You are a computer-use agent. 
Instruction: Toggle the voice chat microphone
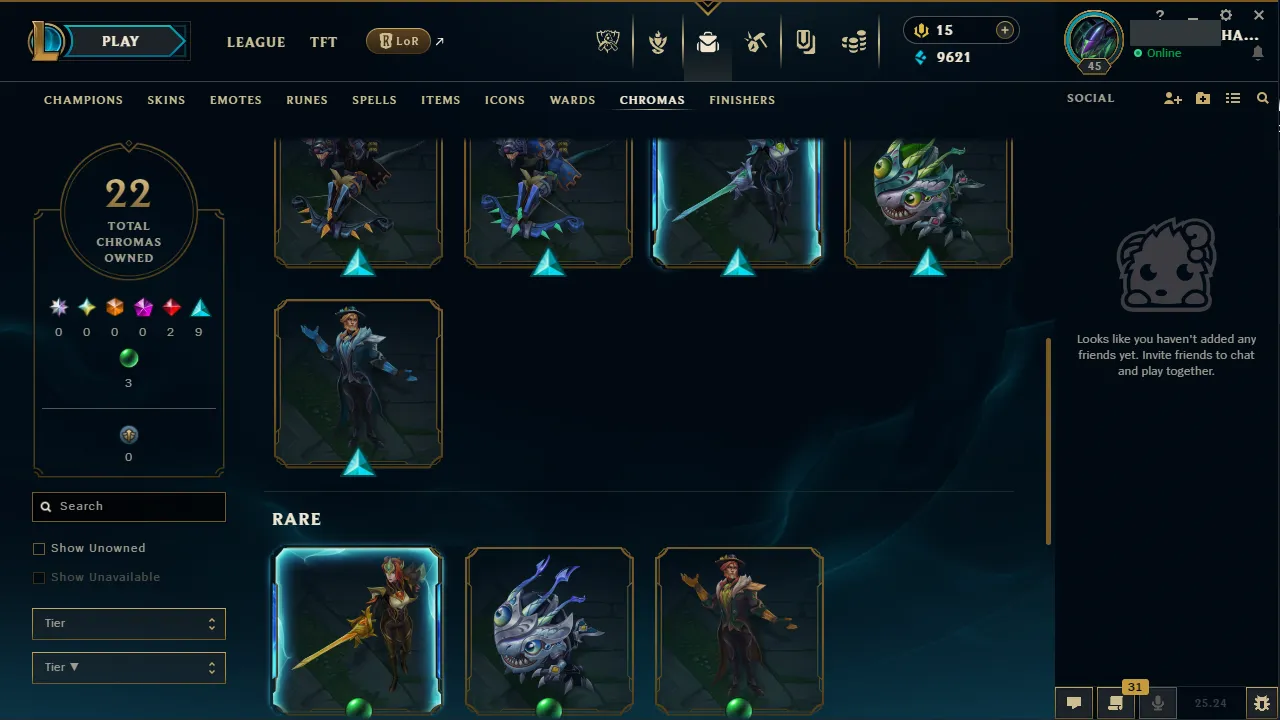1157,703
